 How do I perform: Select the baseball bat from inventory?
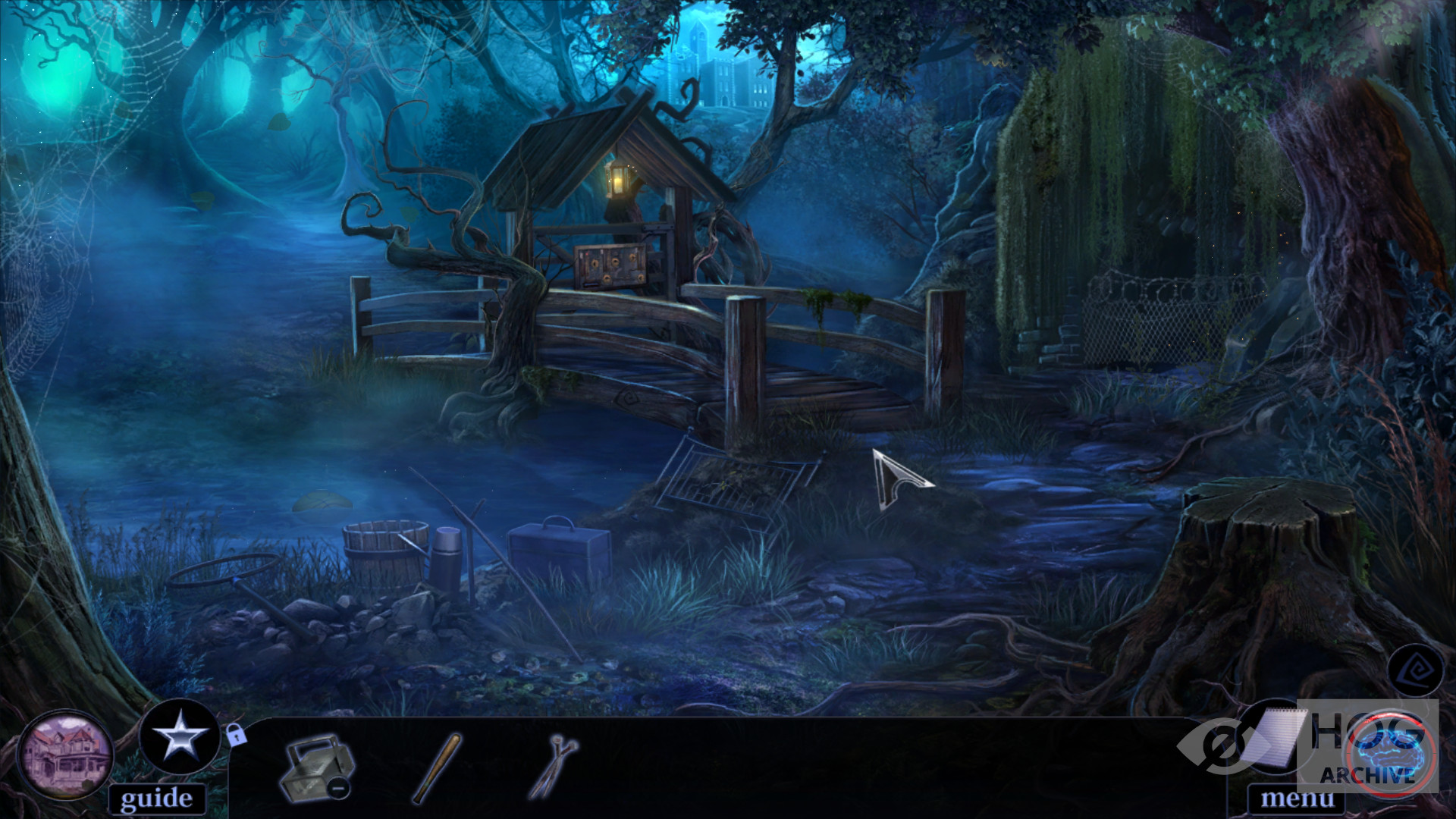(437, 768)
